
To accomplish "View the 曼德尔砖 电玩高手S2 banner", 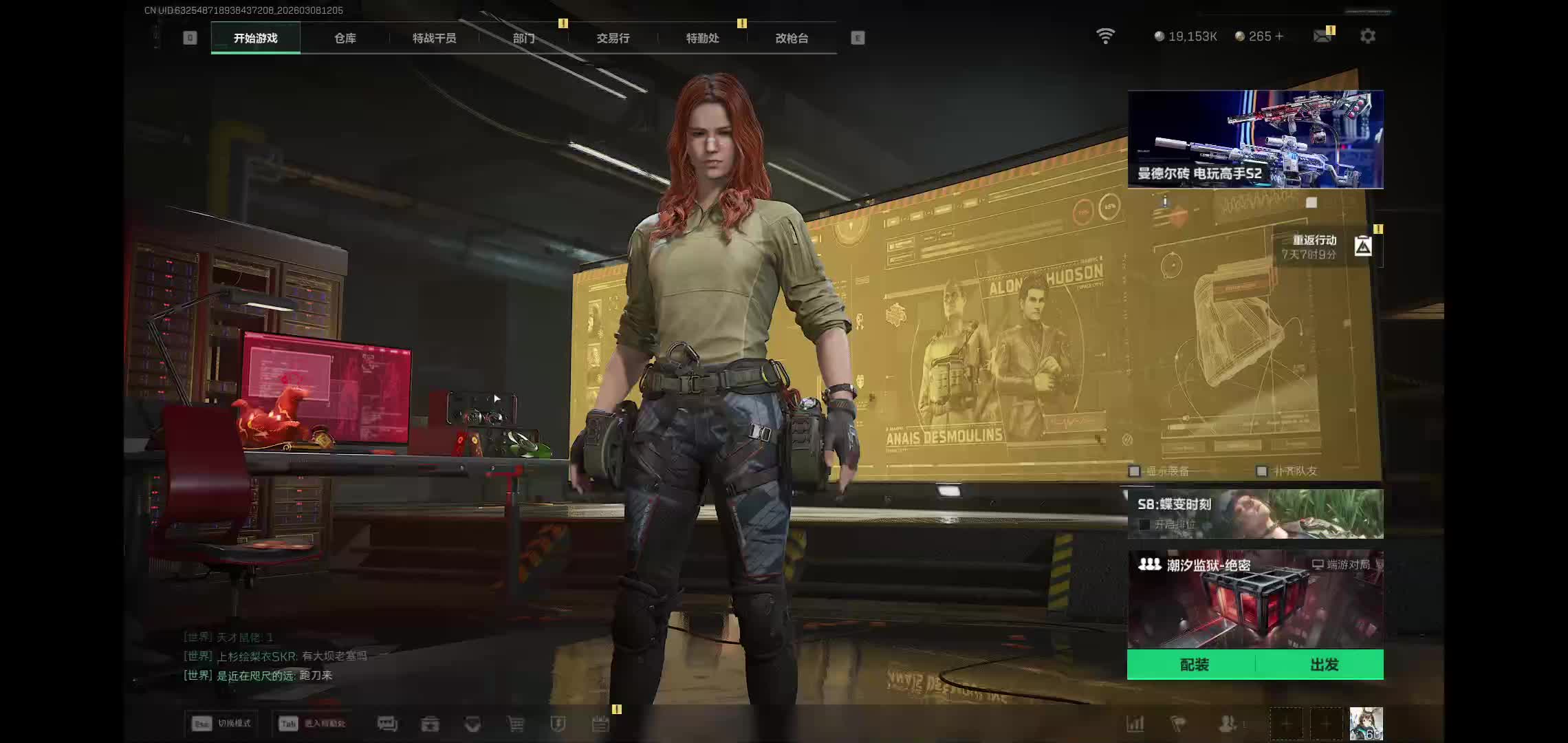I will pyautogui.click(x=1255, y=139).
